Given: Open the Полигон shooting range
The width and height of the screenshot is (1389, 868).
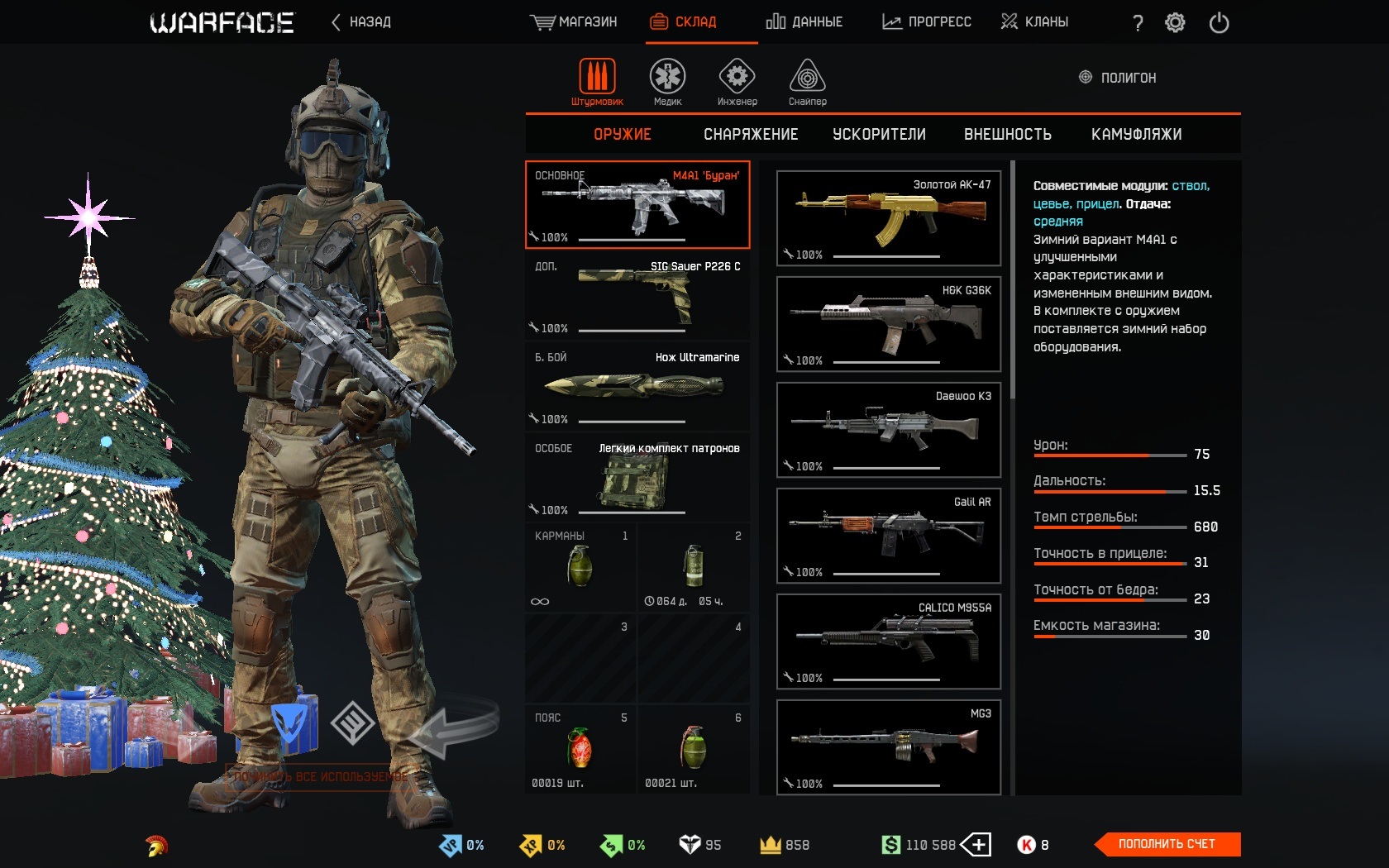Looking at the screenshot, I should pyautogui.click(x=1118, y=78).
